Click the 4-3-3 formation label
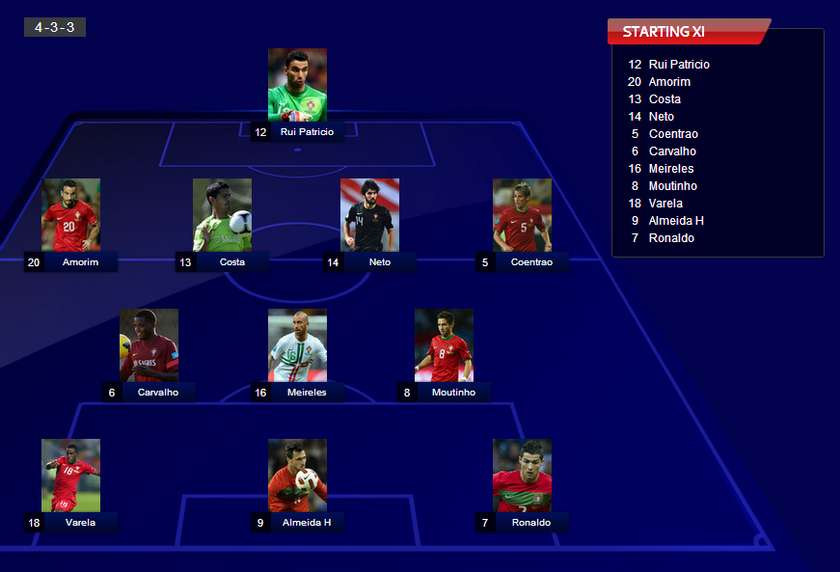This screenshot has width=840, height=572. pyautogui.click(x=55, y=27)
